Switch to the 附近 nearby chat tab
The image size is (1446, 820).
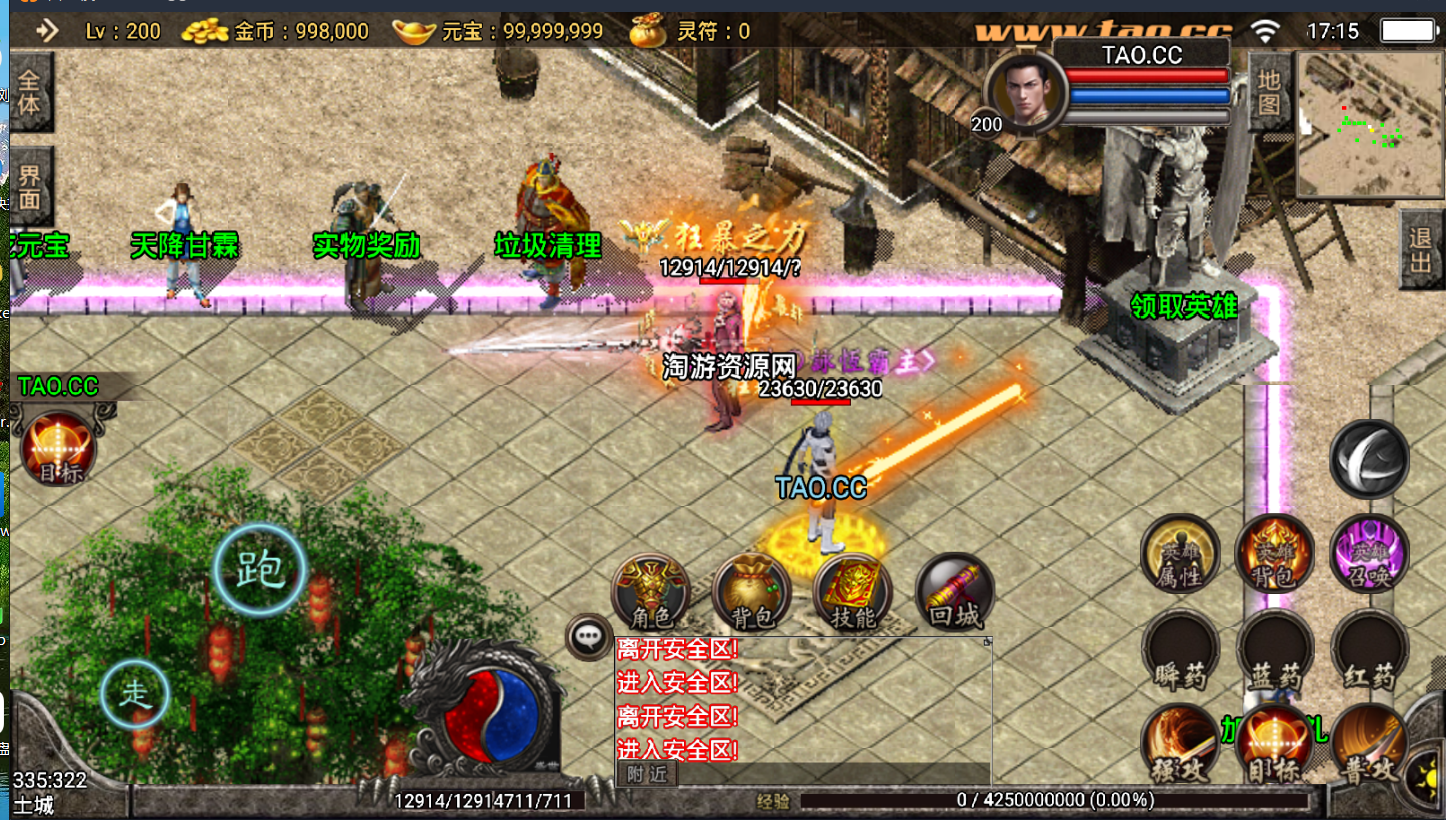(647, 773)
